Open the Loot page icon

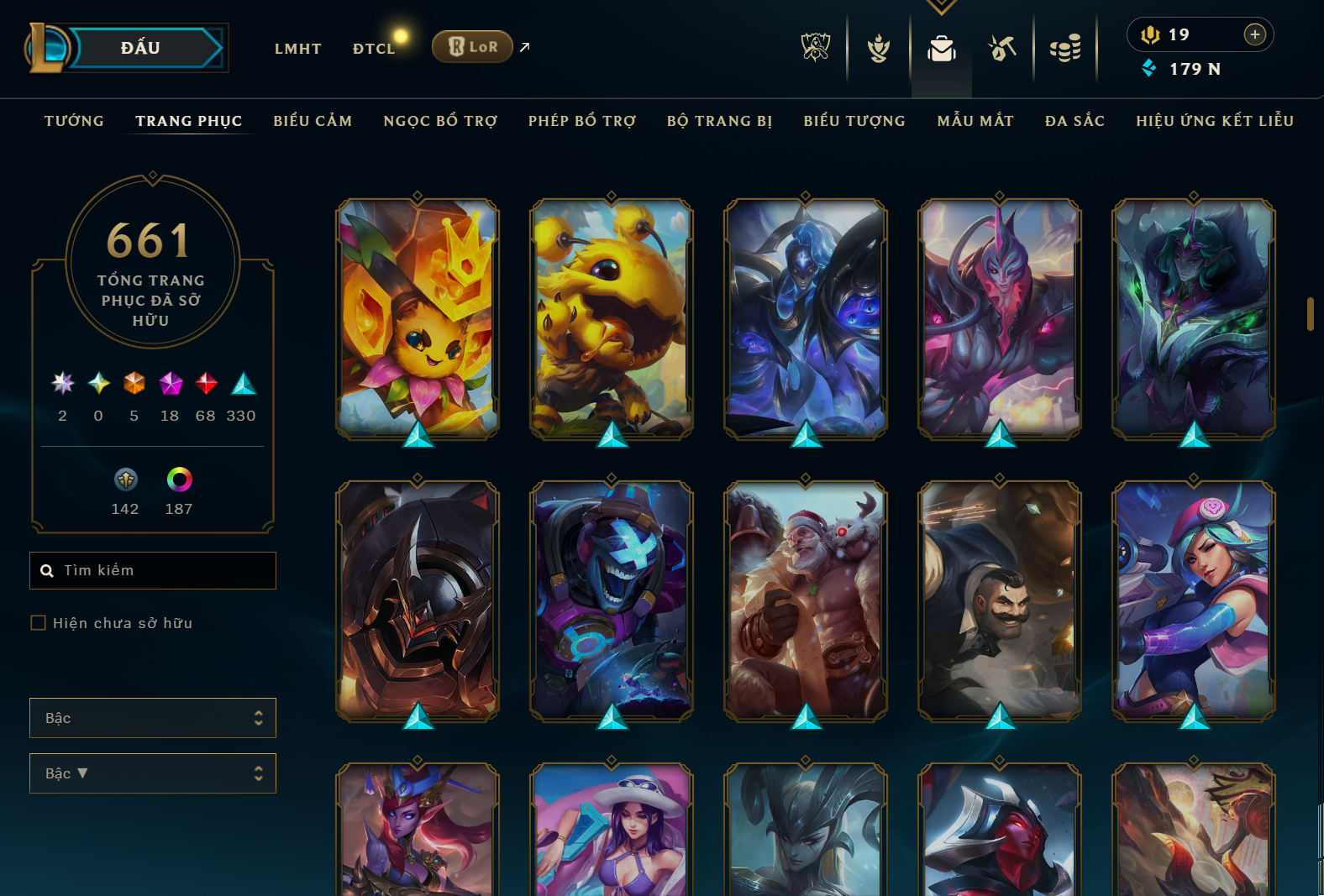pyautogui.click(x=1002, y=49)
